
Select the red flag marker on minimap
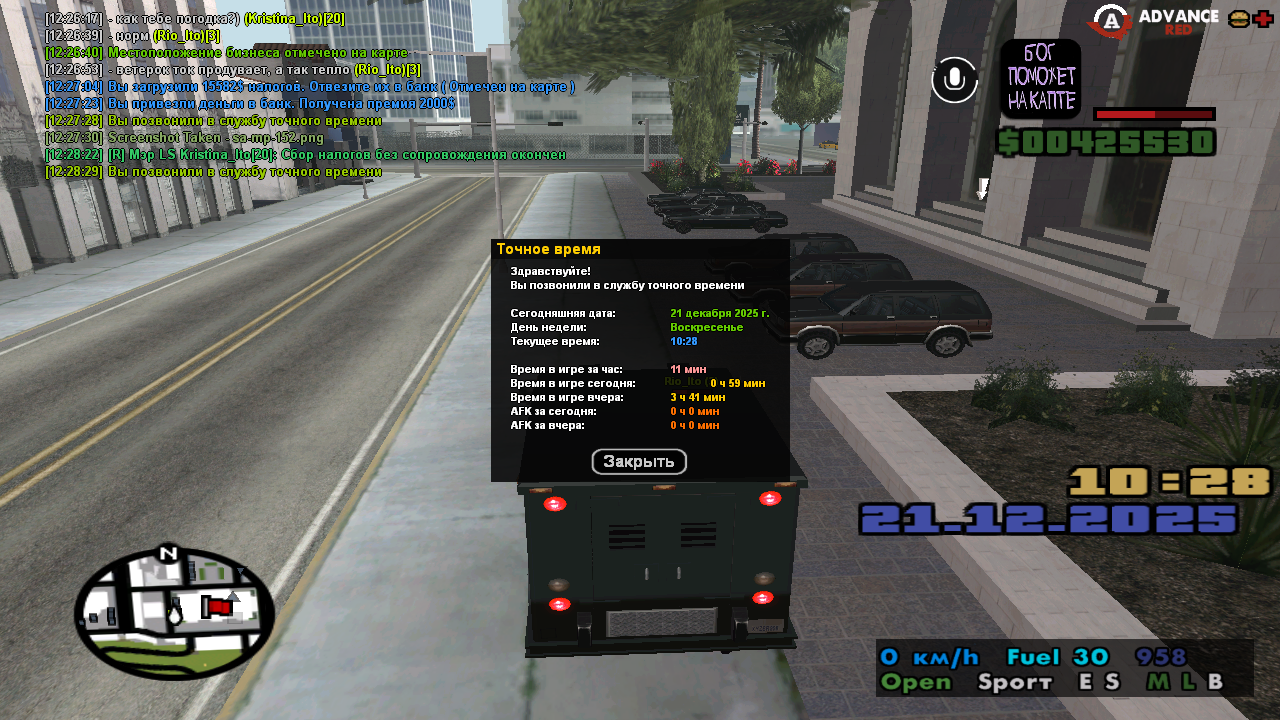point(215,606)
